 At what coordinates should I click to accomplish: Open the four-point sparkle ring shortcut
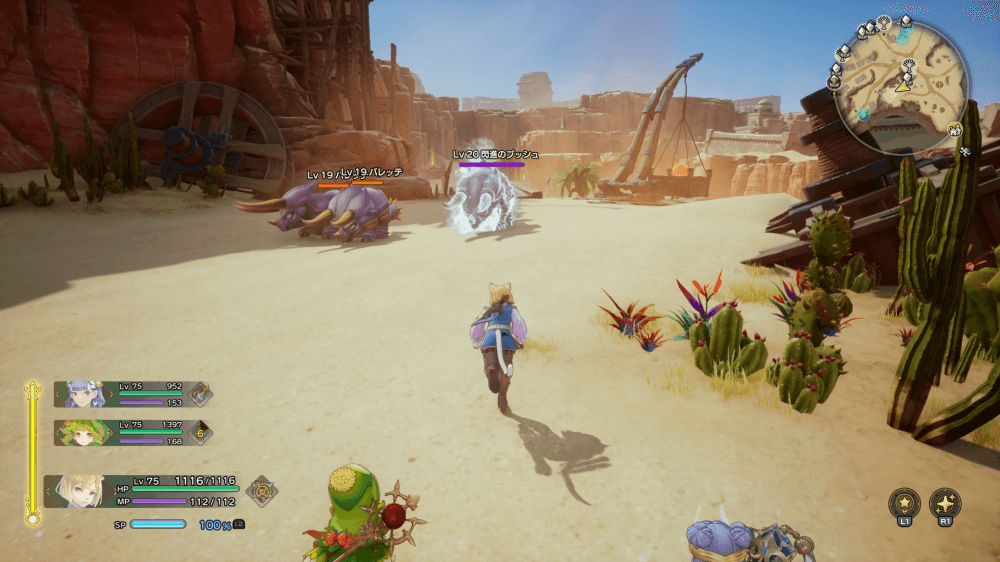945,503
